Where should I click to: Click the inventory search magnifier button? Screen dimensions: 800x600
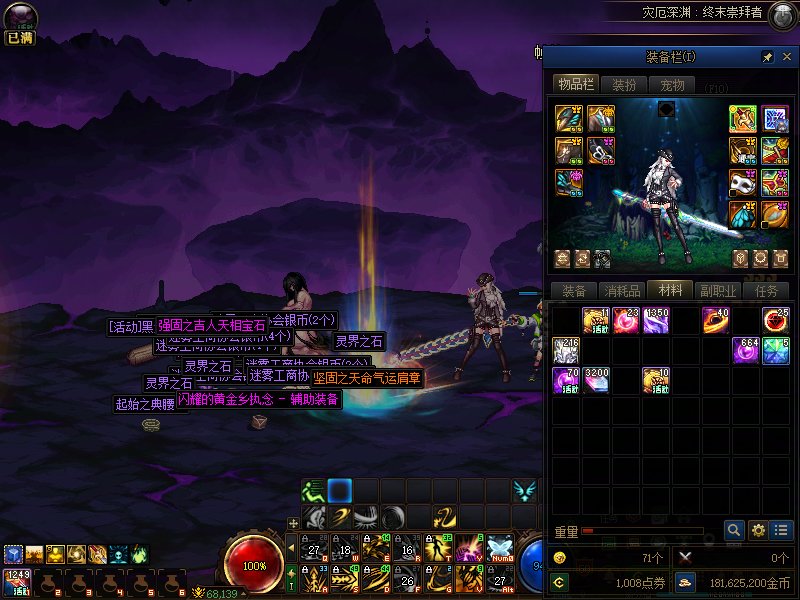[735, 530]
